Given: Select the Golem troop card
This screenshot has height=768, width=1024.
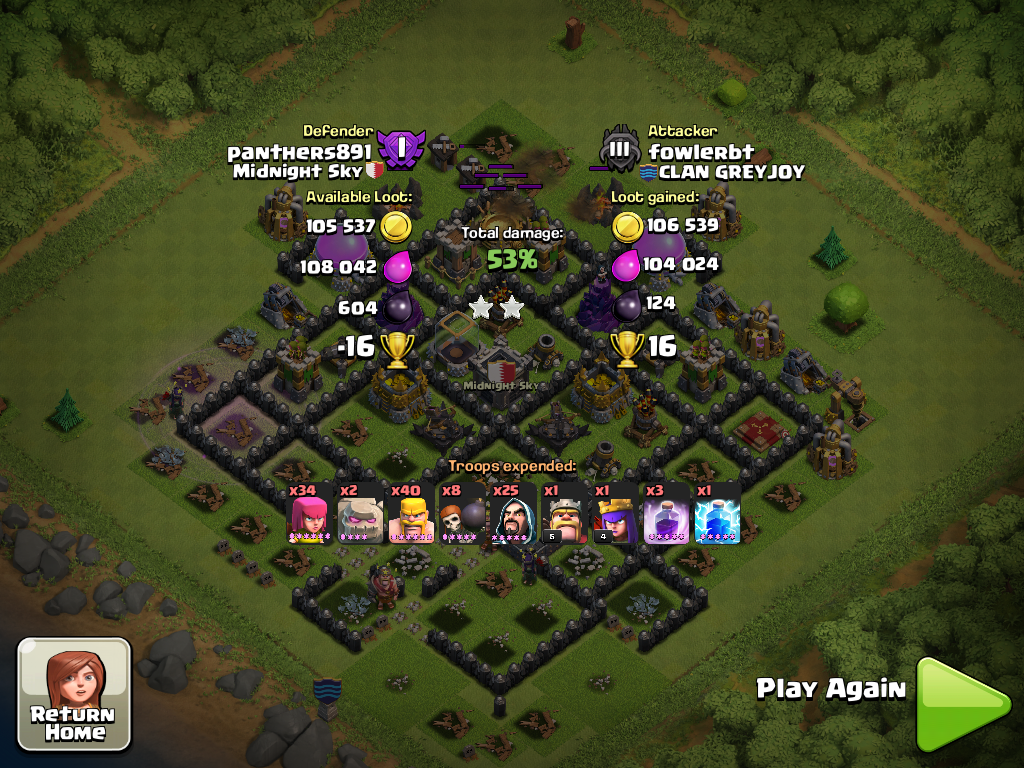Looking at the screenshot, I should 360,514.
